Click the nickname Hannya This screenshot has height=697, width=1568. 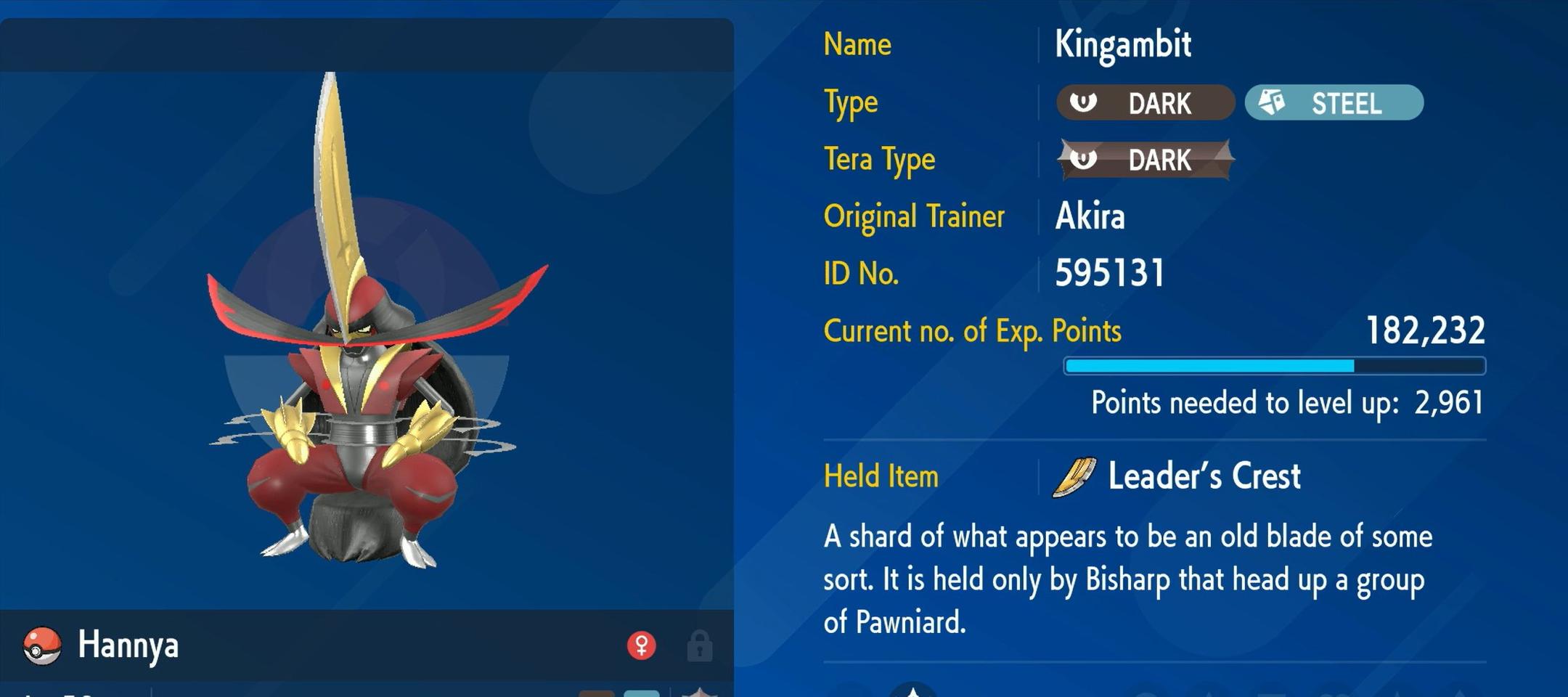[129, 646]
